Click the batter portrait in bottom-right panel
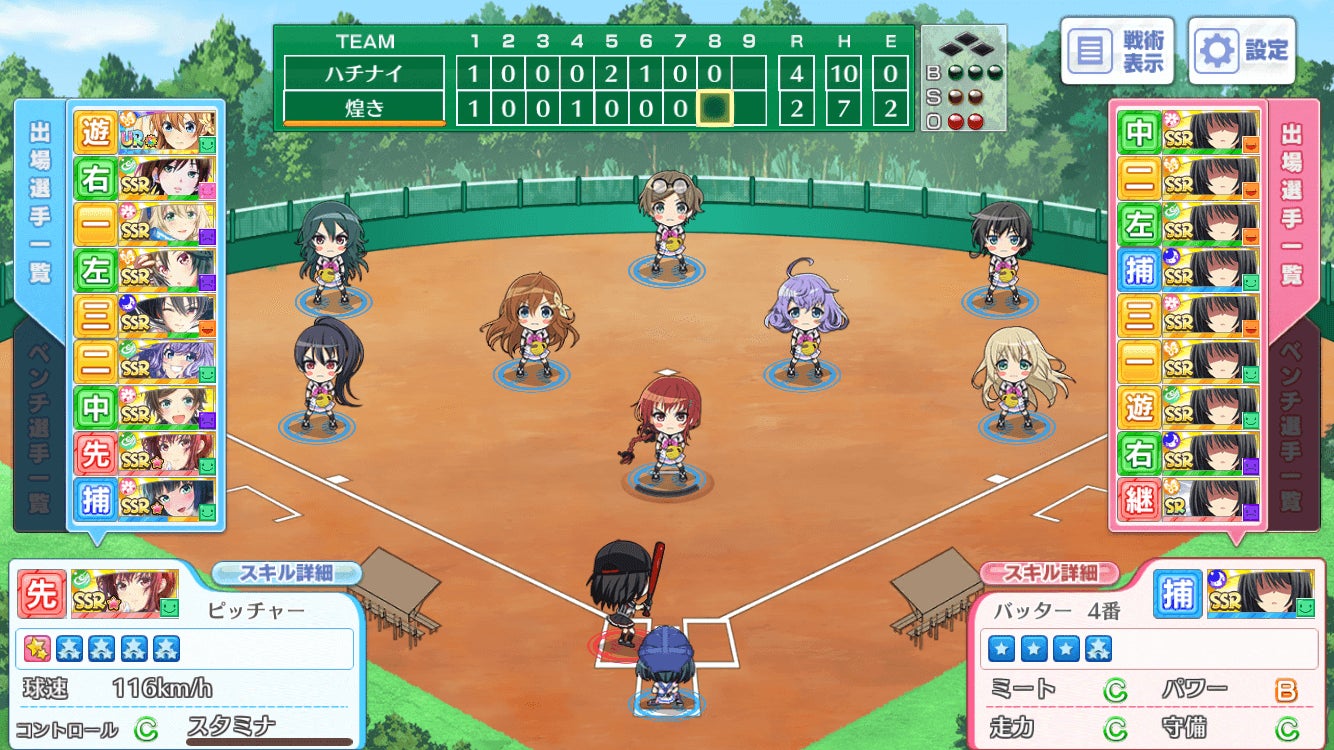Viewport: 1334px width, 750px height. pyautogui.click(x=1260, y=594)
